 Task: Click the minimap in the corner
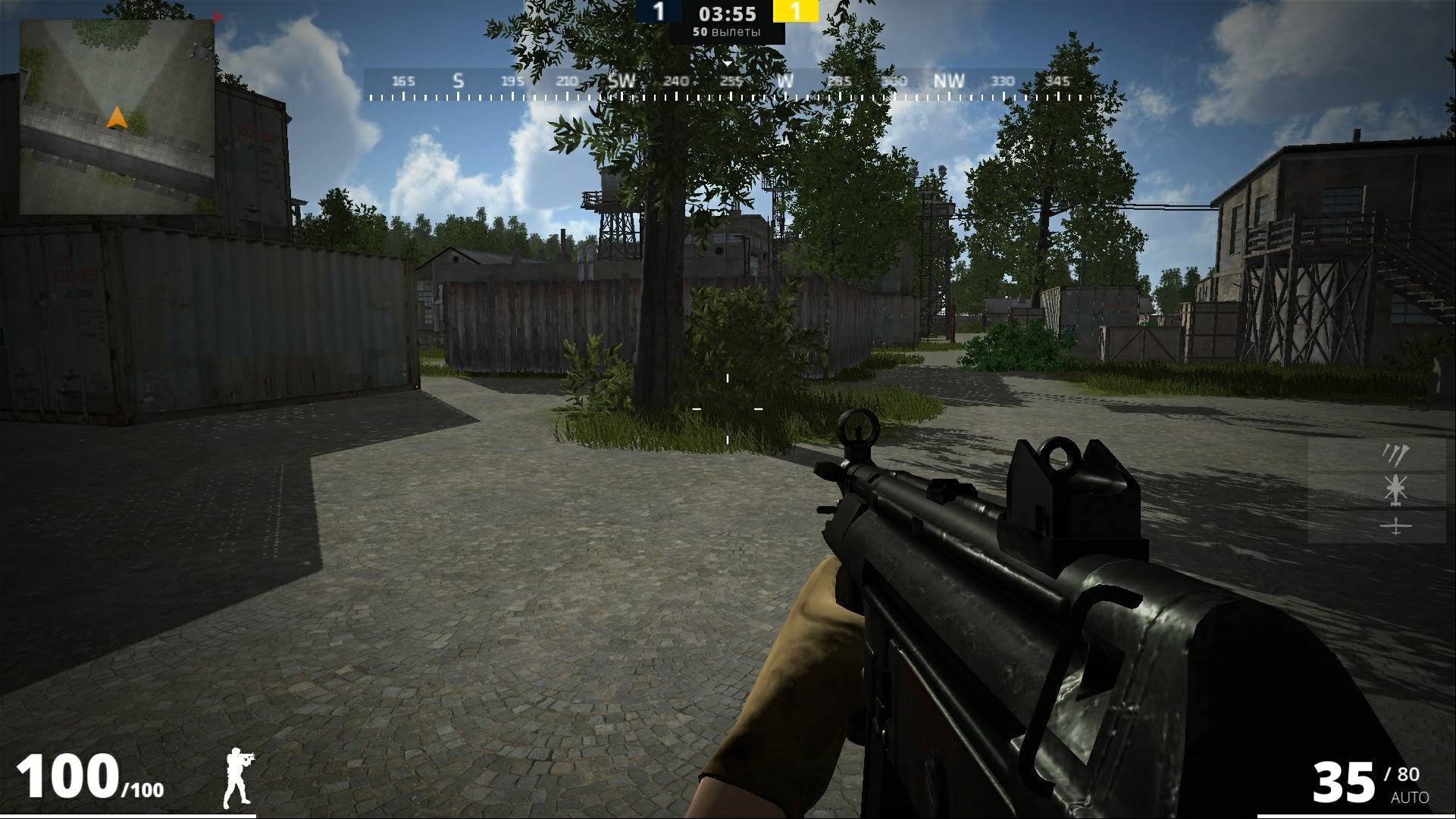coord(117,117)
